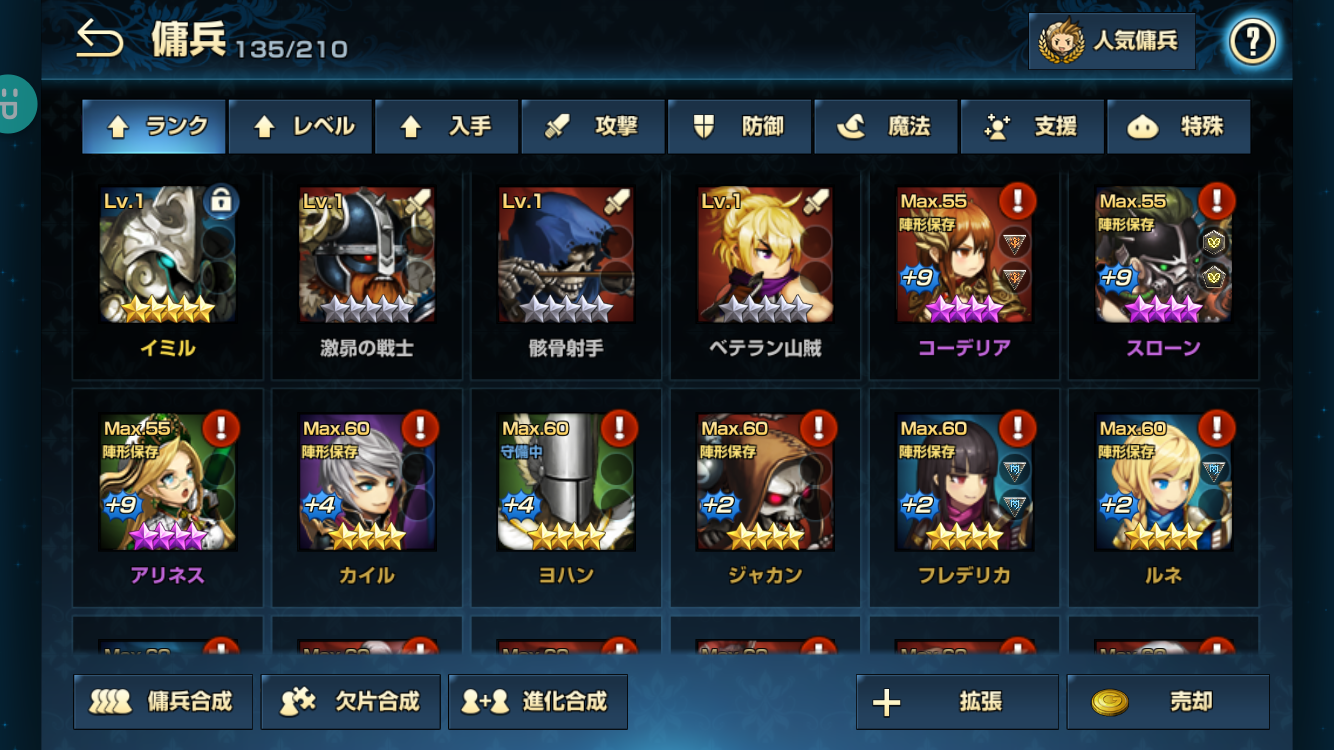Select the フレデリカ mercenary card
The height and width of the screenshot is (750, 1334).
click(964, 497)
